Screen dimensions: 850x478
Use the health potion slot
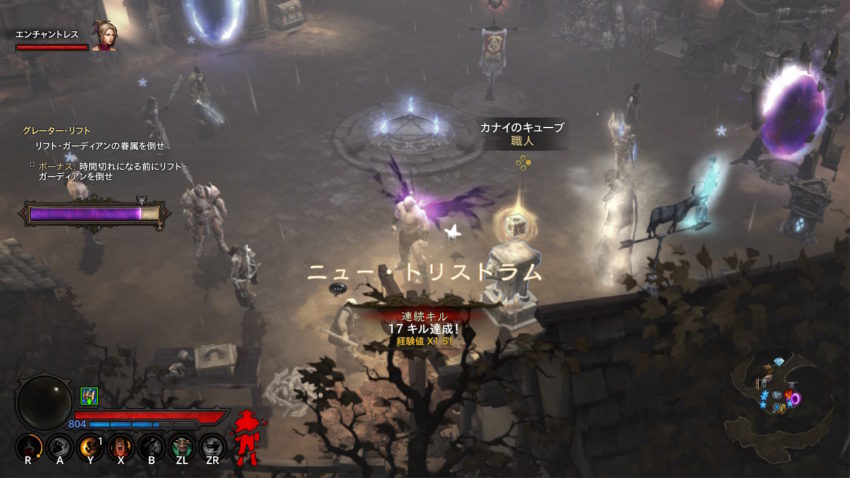tap(31, 447)
